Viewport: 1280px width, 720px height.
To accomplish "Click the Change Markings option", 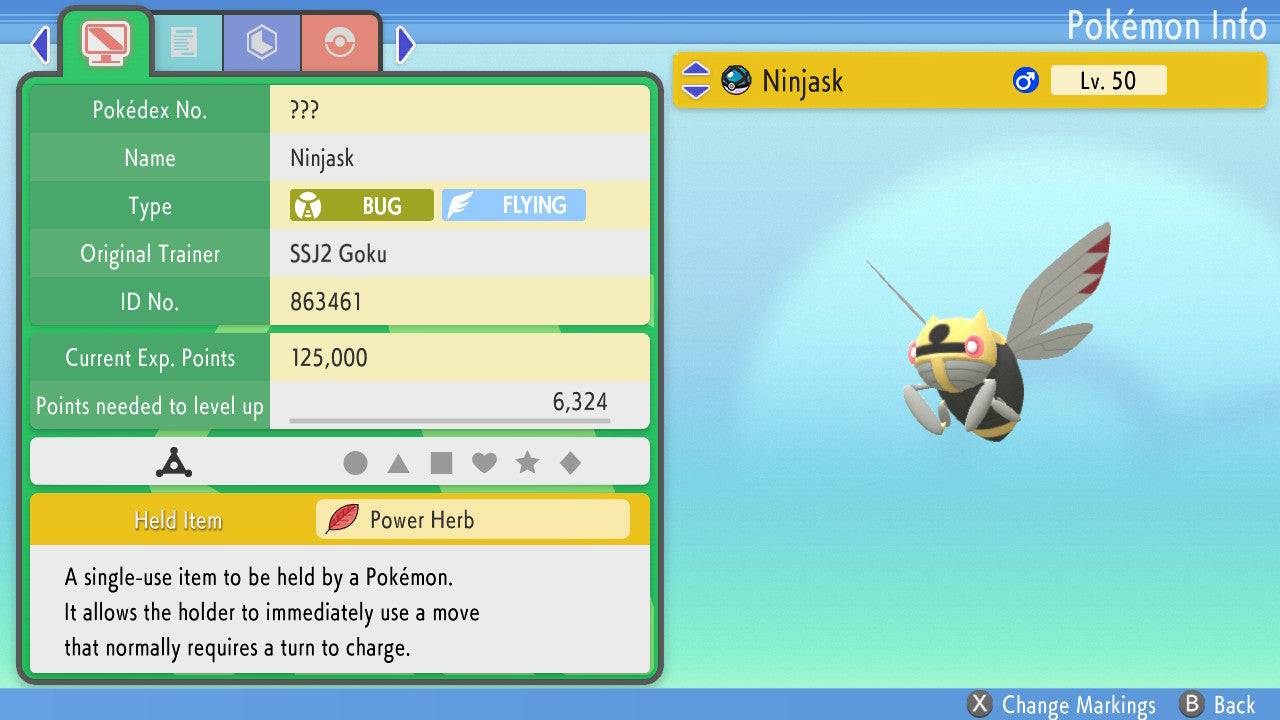I will pyautogui.click(x=1062, y=705).
